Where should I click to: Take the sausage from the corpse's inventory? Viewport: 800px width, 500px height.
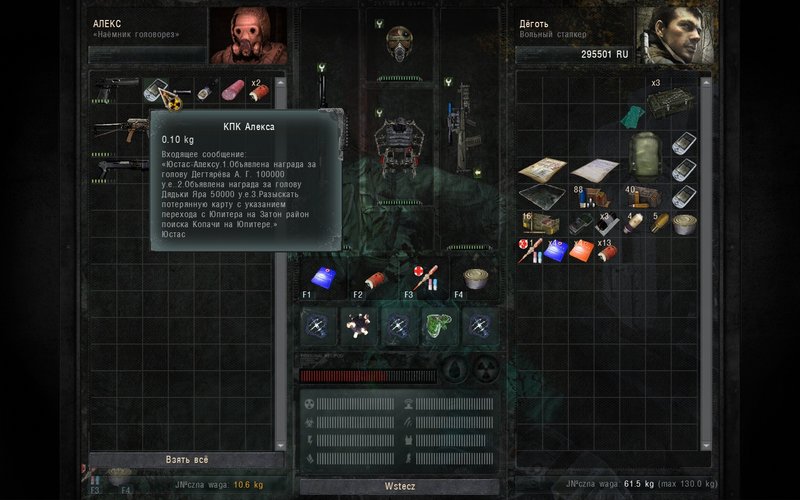click(233, 91)
